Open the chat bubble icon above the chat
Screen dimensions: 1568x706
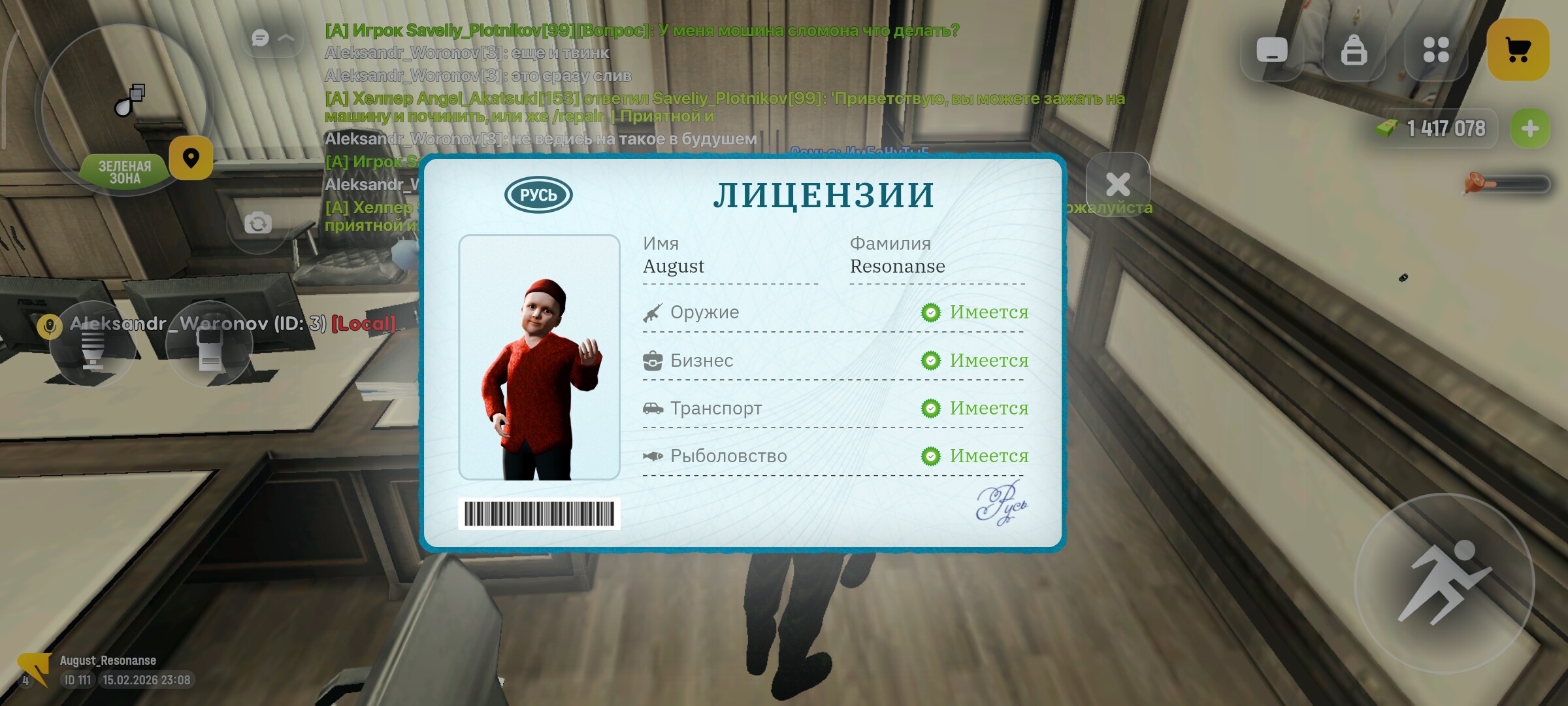pos(259,38)
